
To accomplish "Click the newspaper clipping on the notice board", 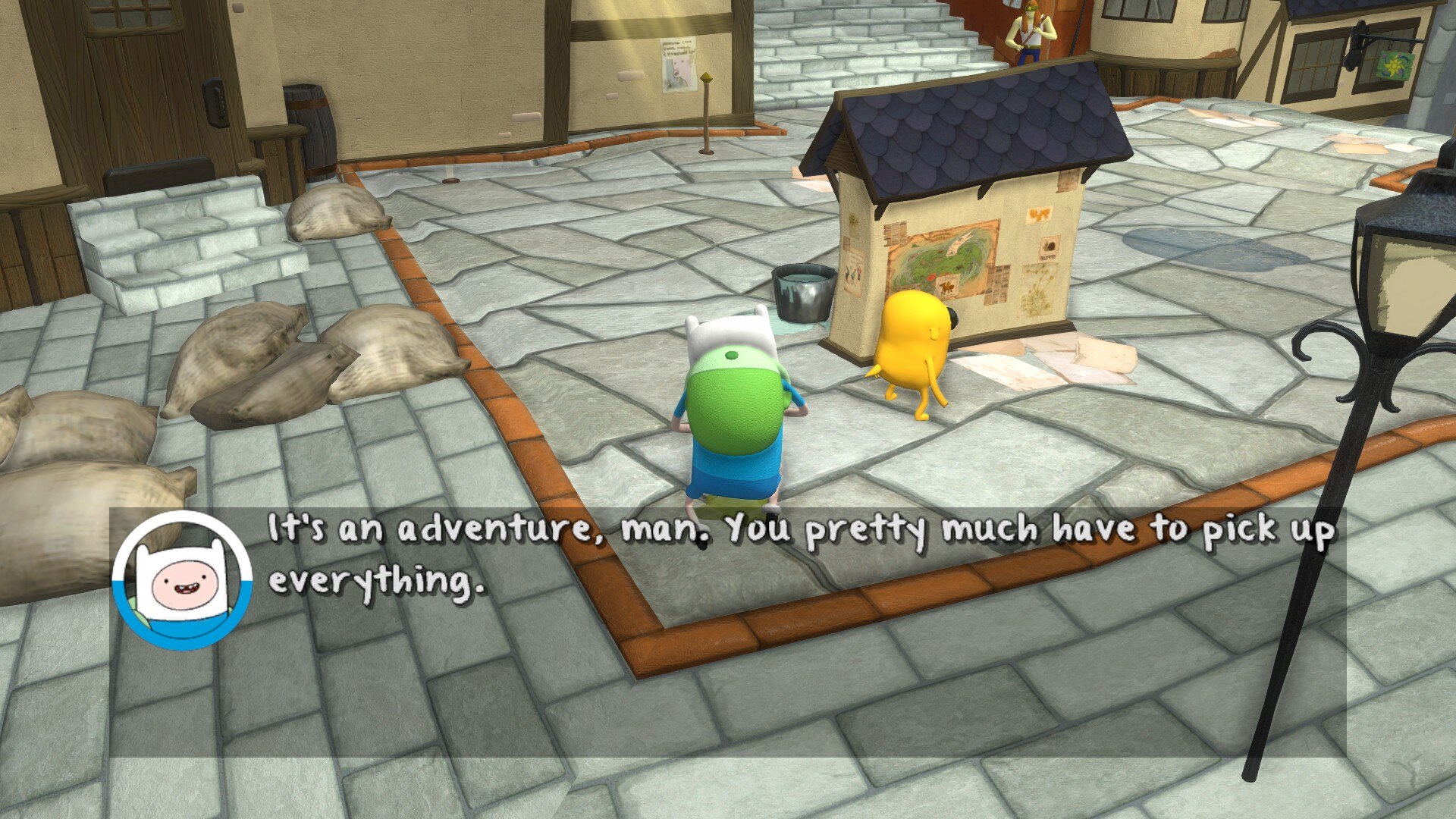I will coord(999,284).
